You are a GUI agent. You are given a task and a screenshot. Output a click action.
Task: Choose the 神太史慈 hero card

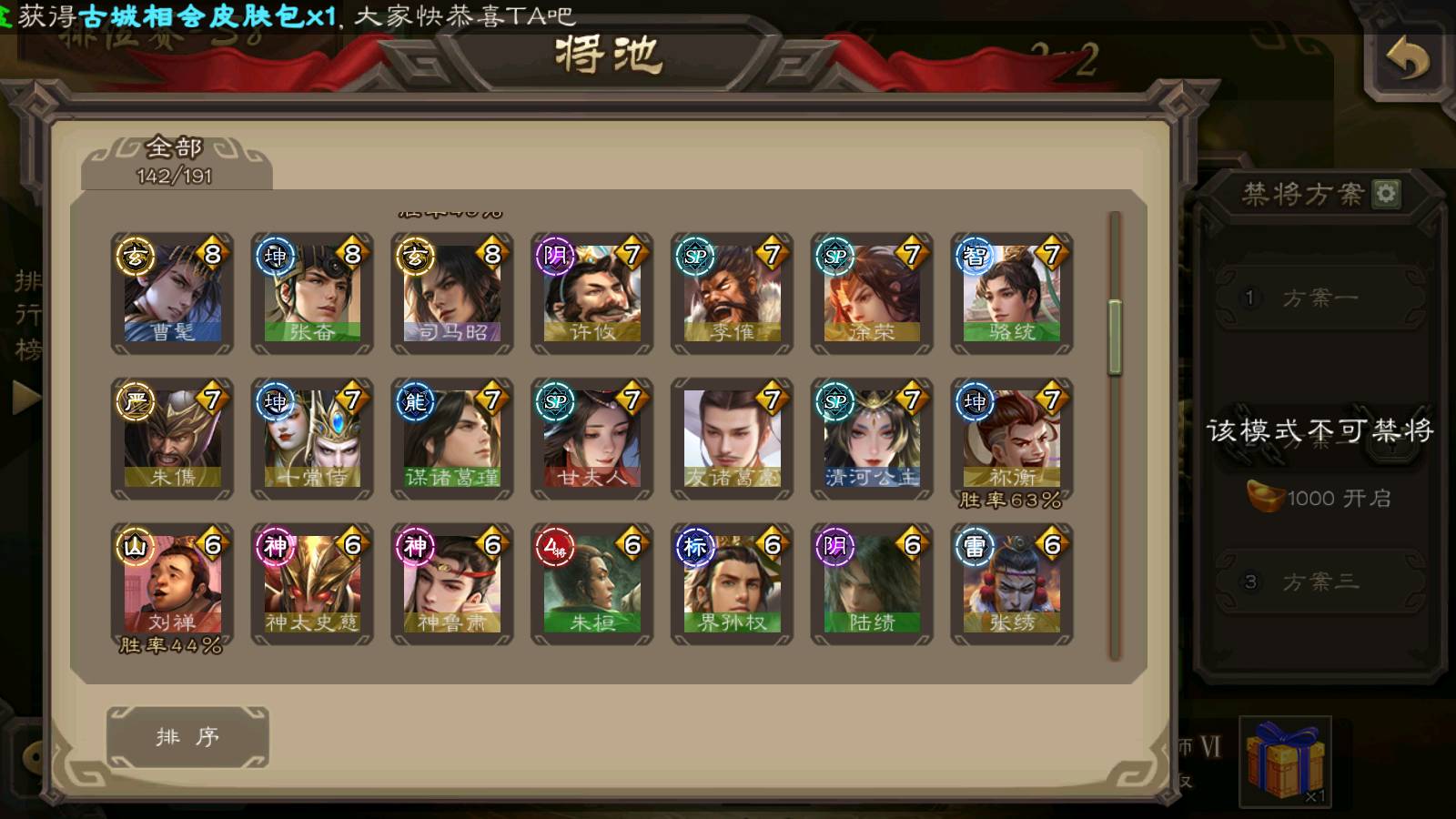click(x=312, y=583)
